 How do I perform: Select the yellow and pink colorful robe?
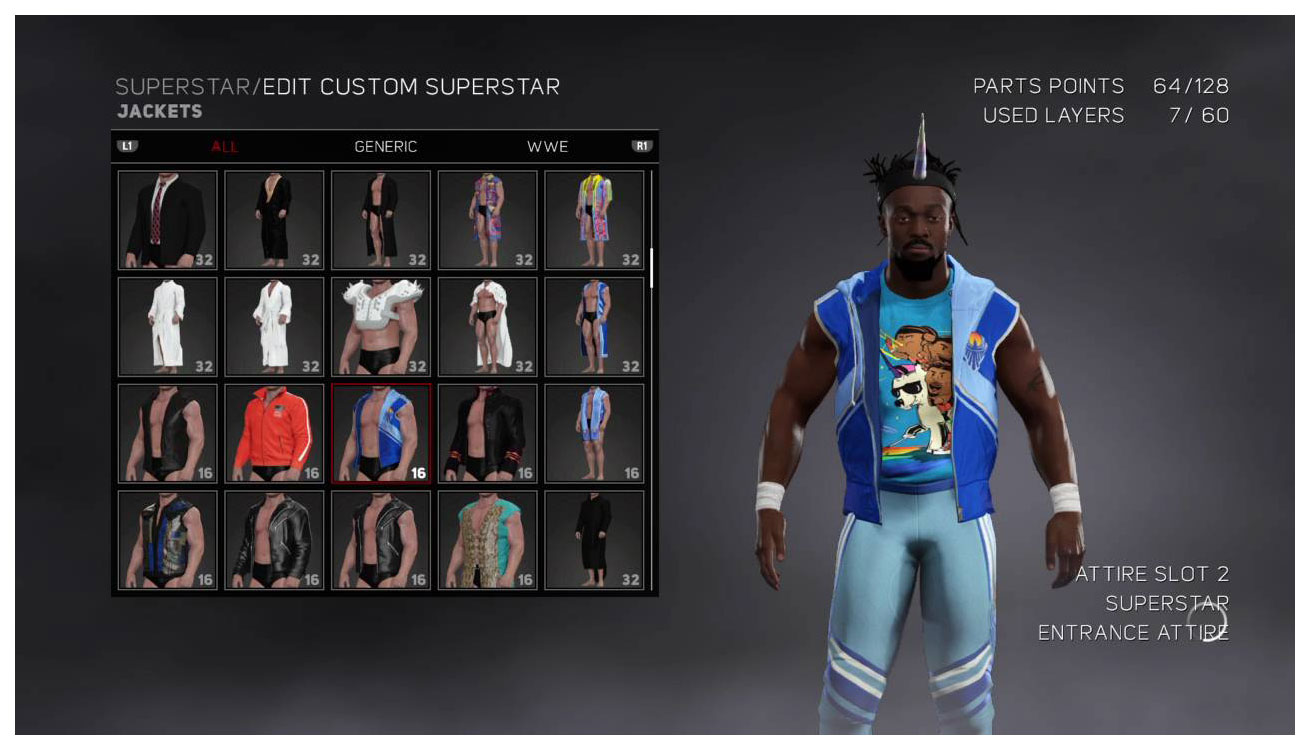594,220
